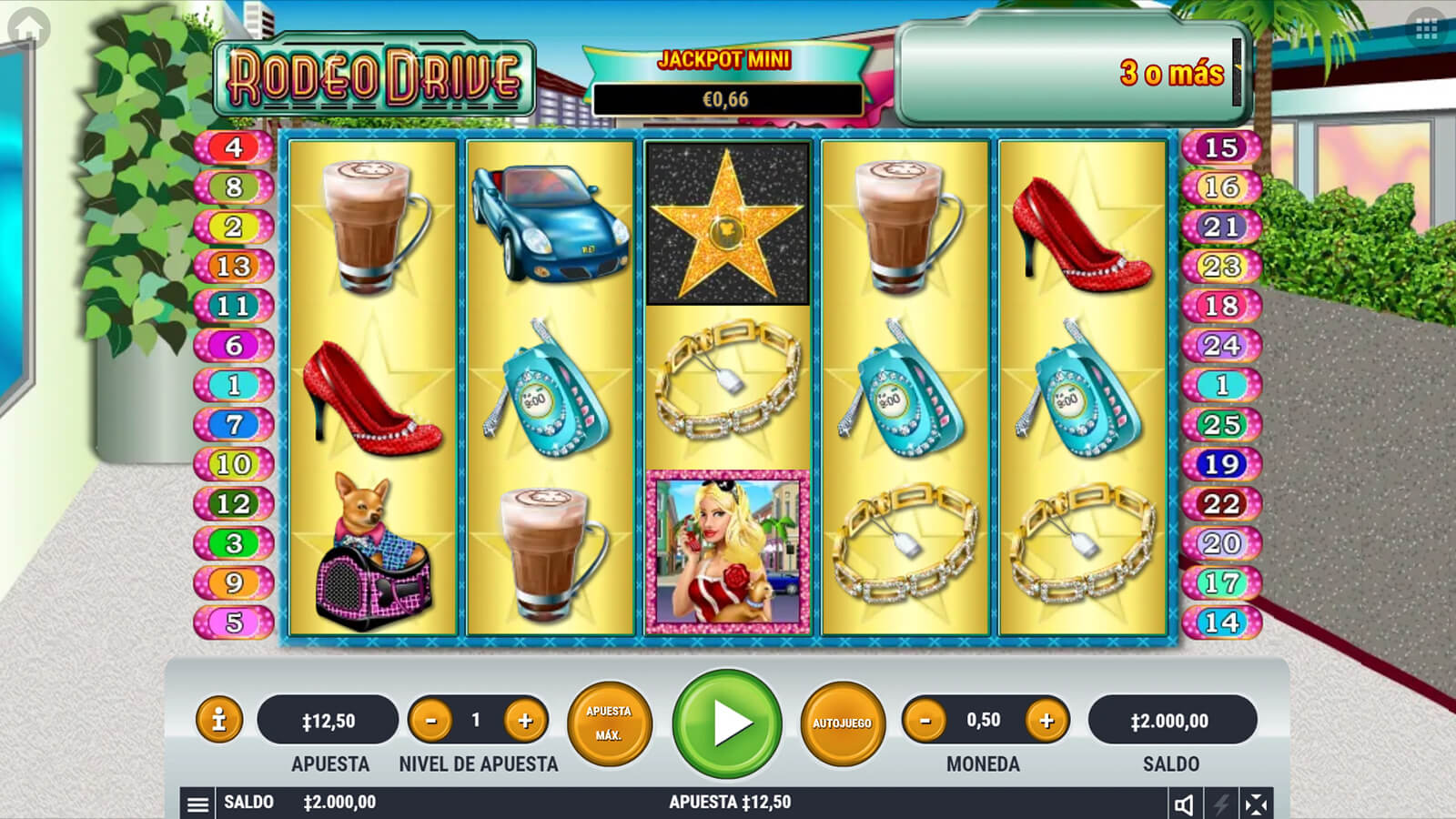Lower the Moneda coin value
This screenshot has height=819, width=1456.
click(925, 721)
